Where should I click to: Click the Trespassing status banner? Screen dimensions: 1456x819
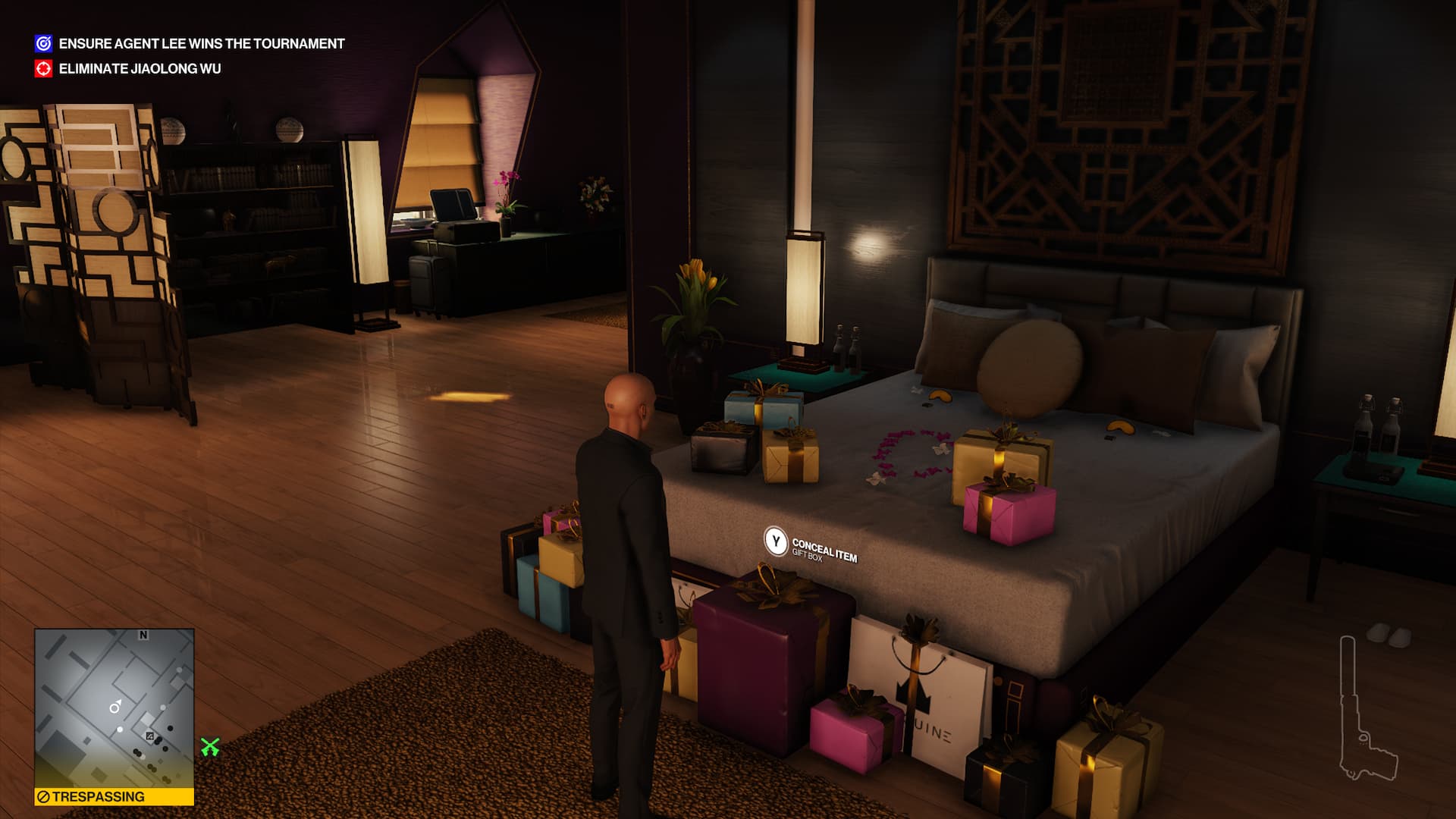[x=114, y=797]
